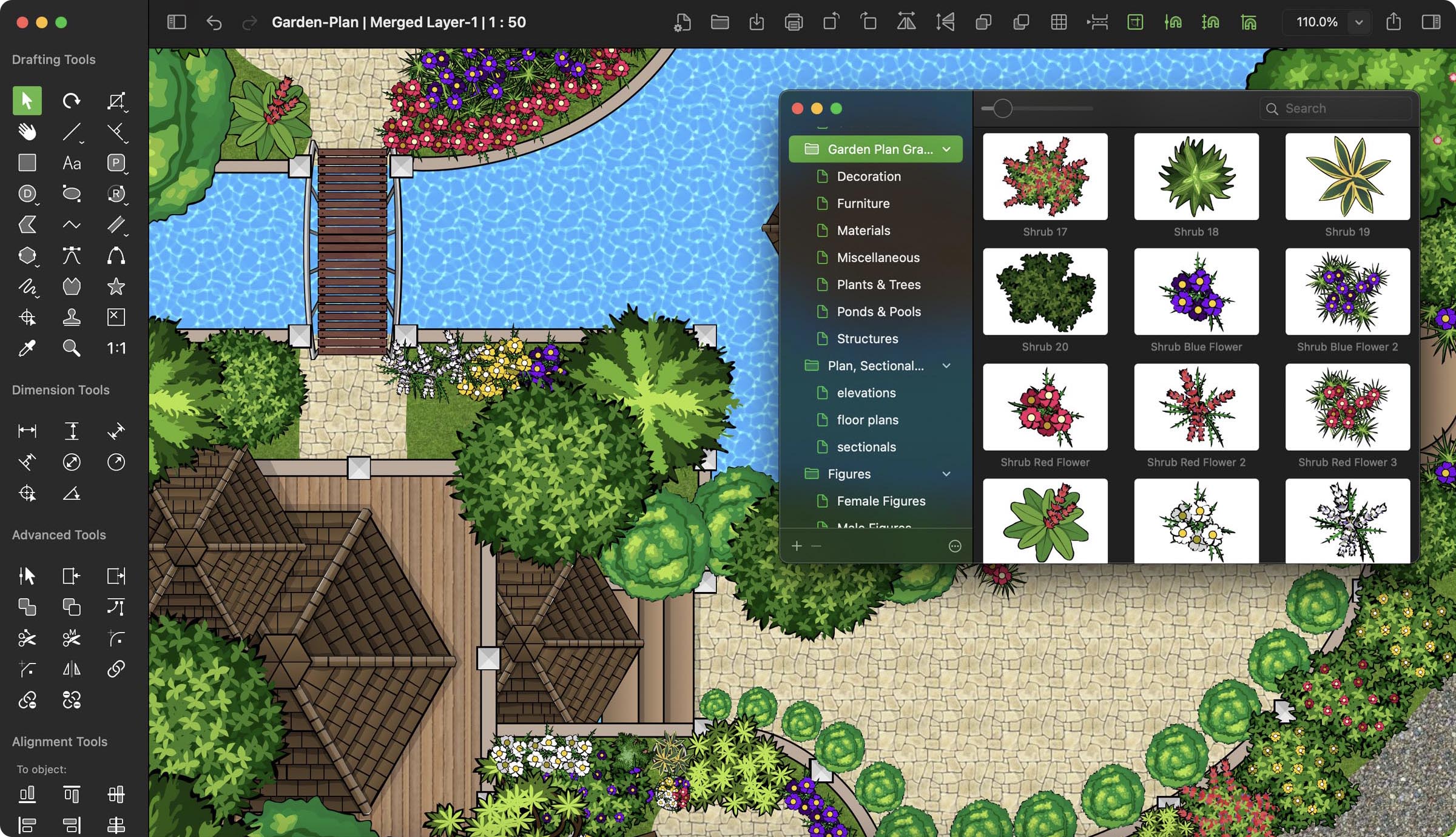The width and height of the screenshot is (1456, 837).
Task: Collapse the Figures folder
Action: [946, 474]
